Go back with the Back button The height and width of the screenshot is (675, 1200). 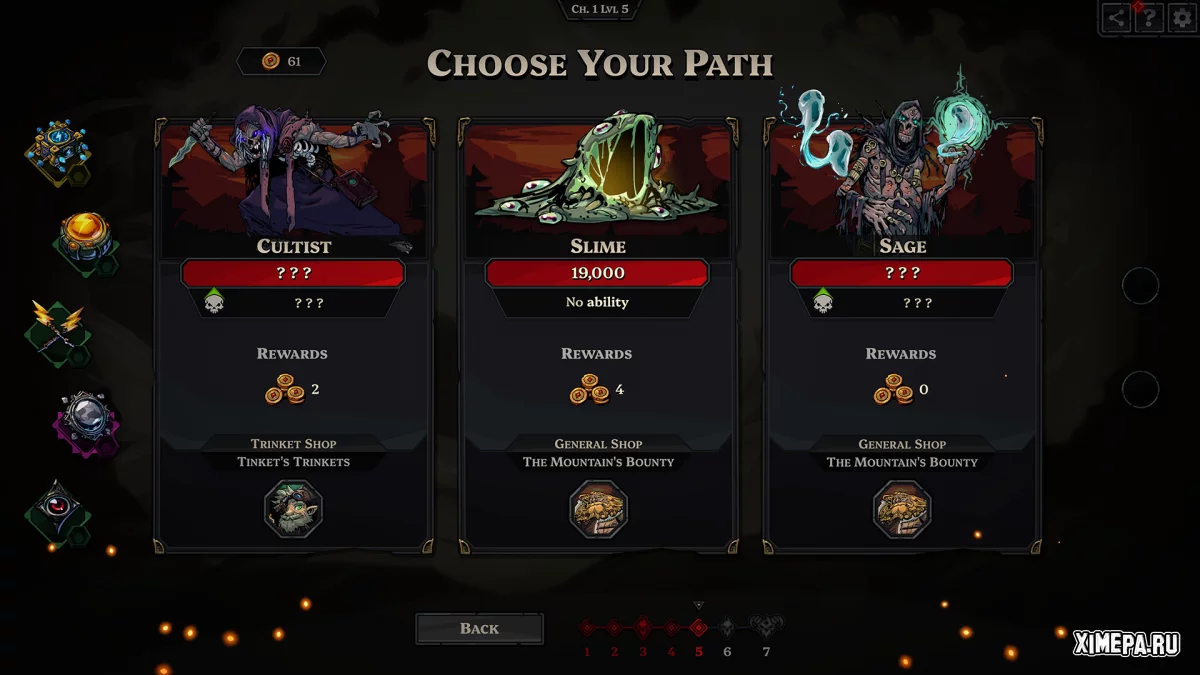(x=479, y=628)
